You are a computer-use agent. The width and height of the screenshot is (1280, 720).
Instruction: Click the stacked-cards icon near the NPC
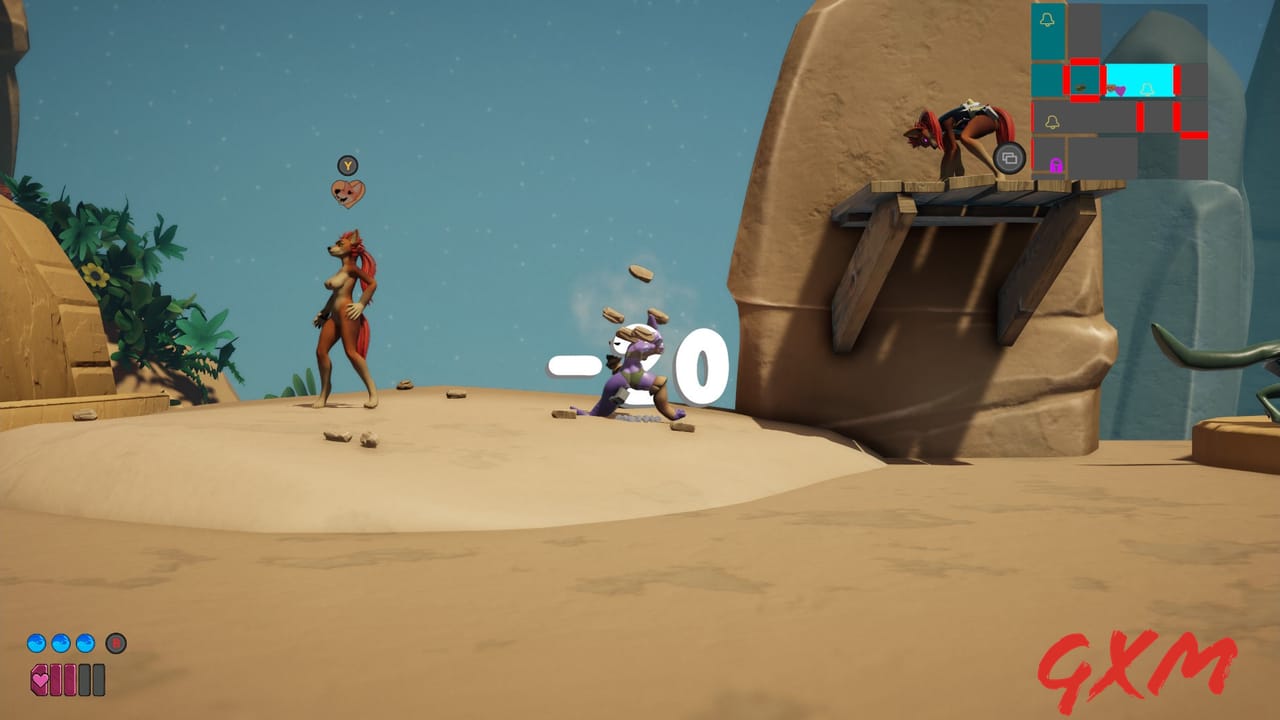pos(1009,158)
